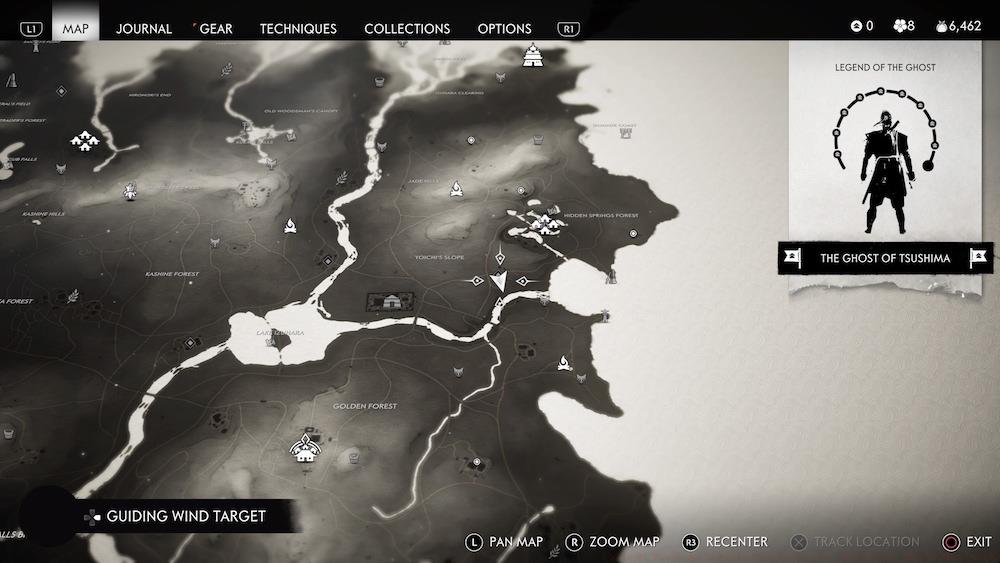
Task: Open the Gear tab
Action: 216,28
